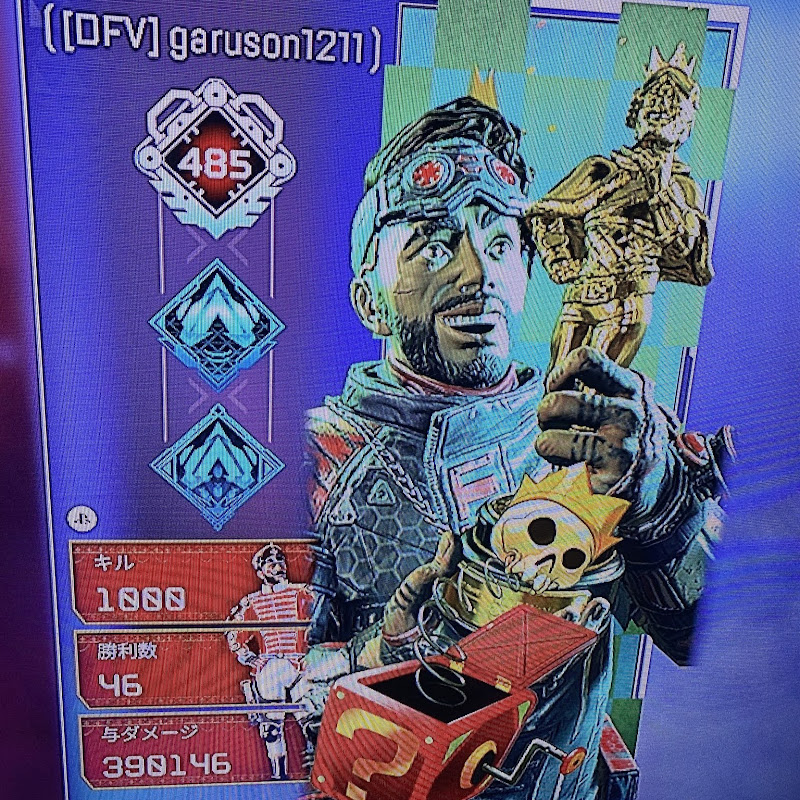Click the small PlayStation platform icon
Screen dimensions: 800x800
tap(80, 520)
